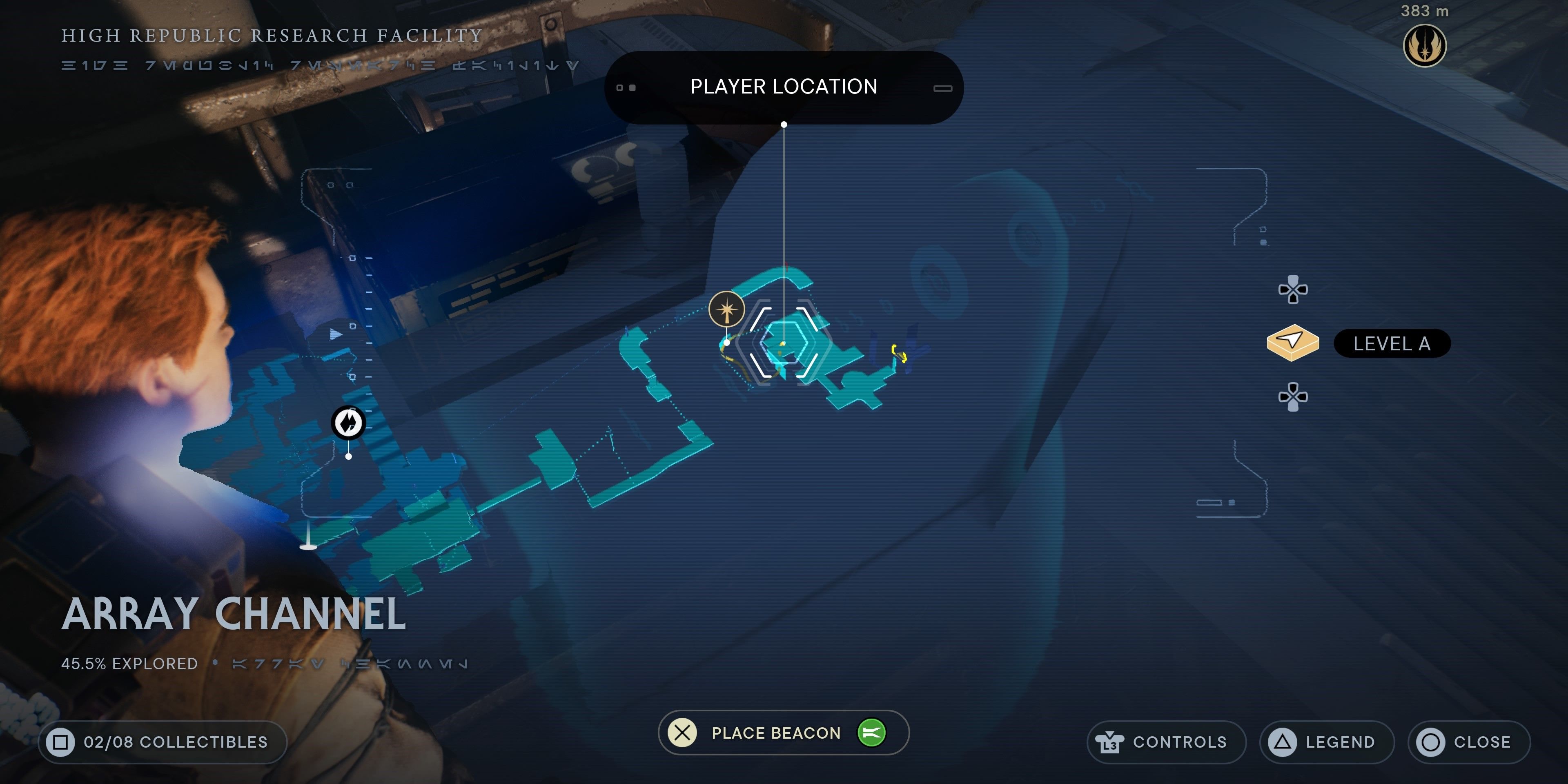Viewport: 1568px width, 784px height.
Task: Click the green beacon symbol beside Place Beacon
Action: click(x=872, y=733)
